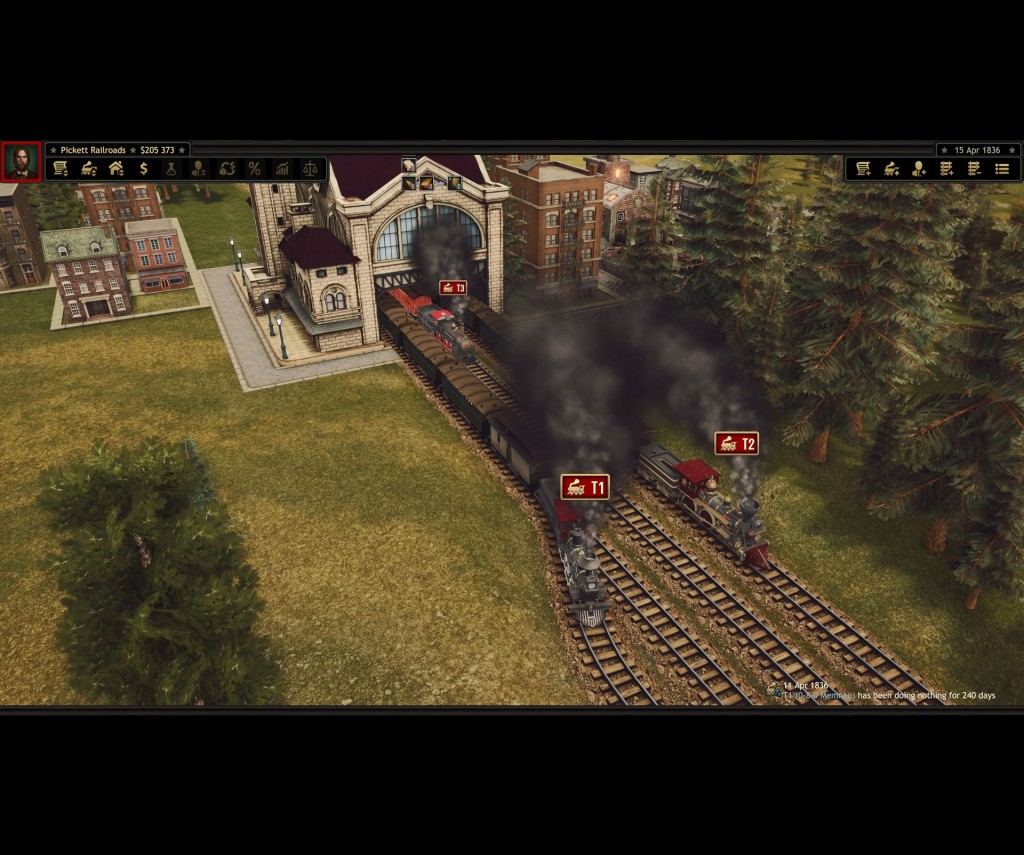Open the buildings list with house icon

coord(116,169)
